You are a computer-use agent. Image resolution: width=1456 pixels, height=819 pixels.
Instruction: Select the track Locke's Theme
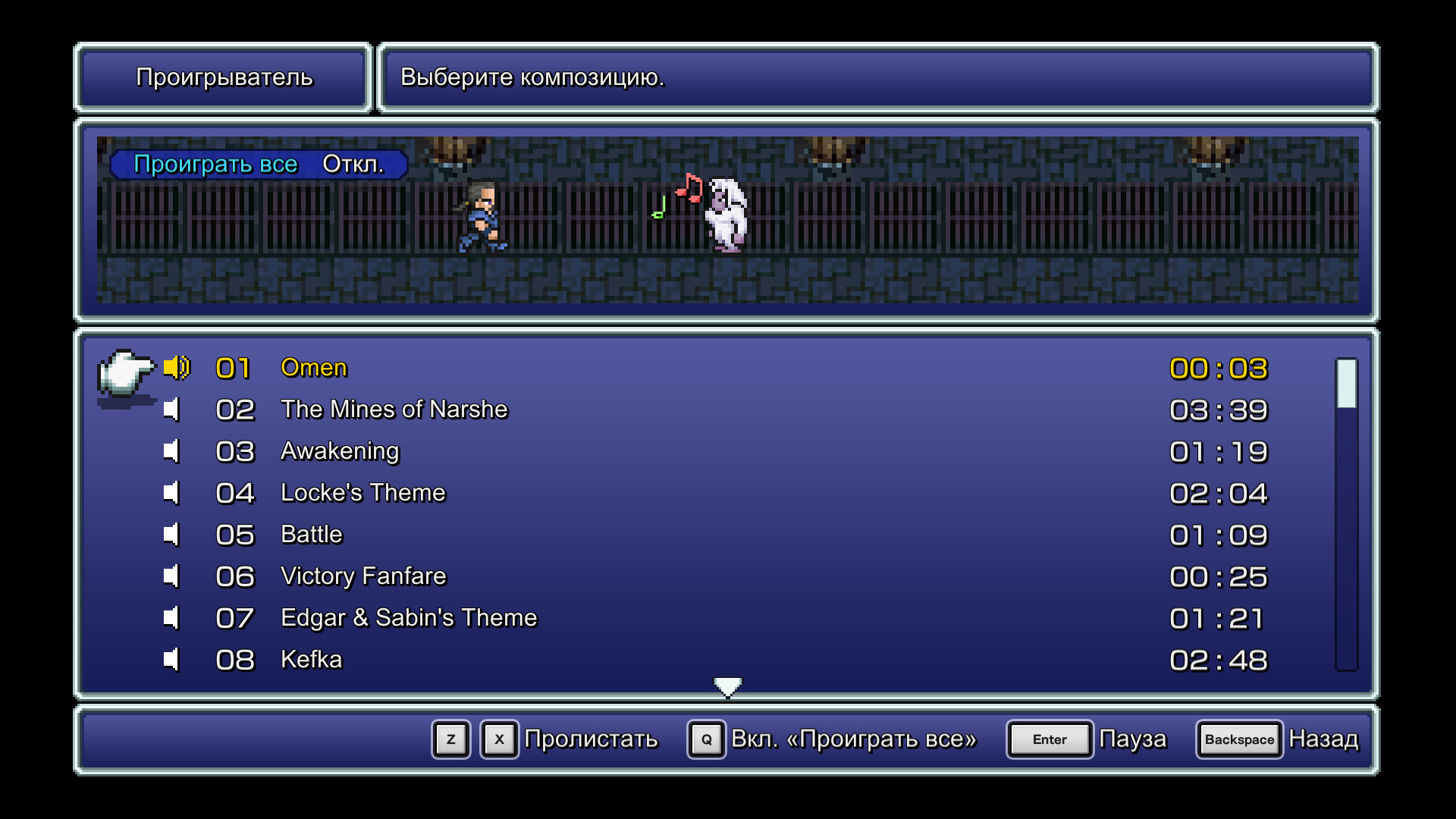pos(363,493)
